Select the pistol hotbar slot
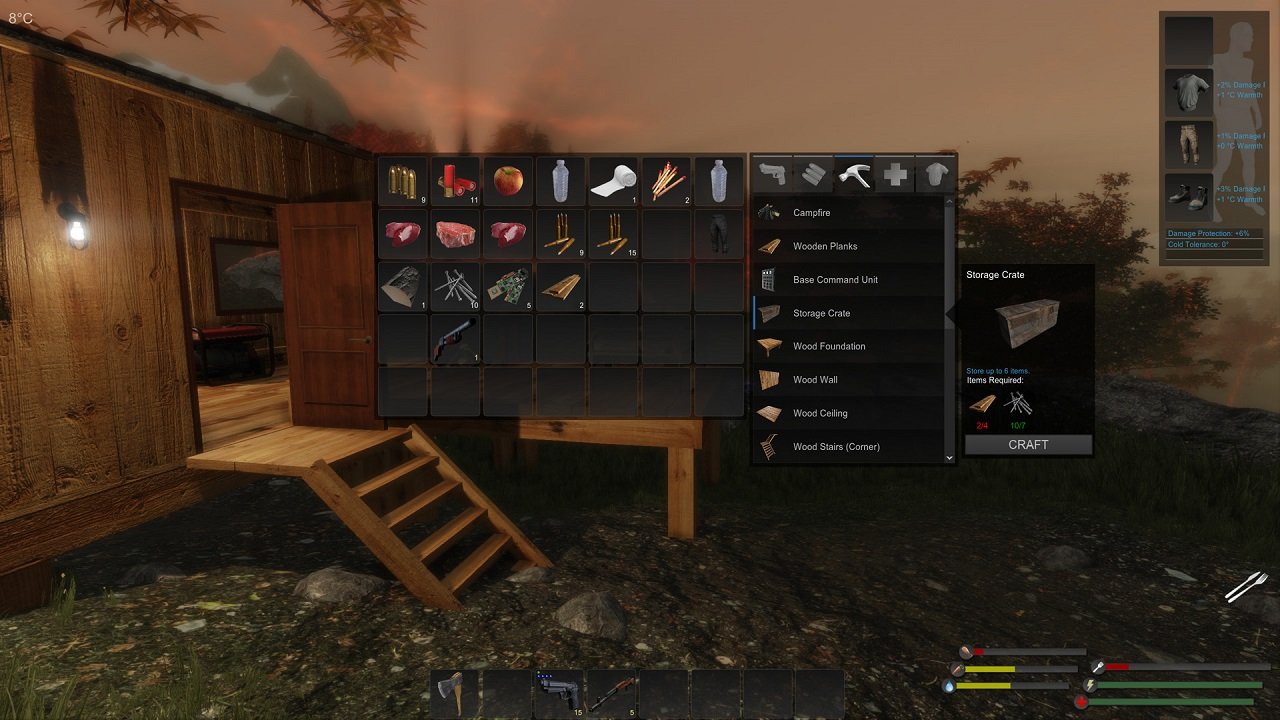Screen dimensions: 1280x720 (x=558, y=693)
